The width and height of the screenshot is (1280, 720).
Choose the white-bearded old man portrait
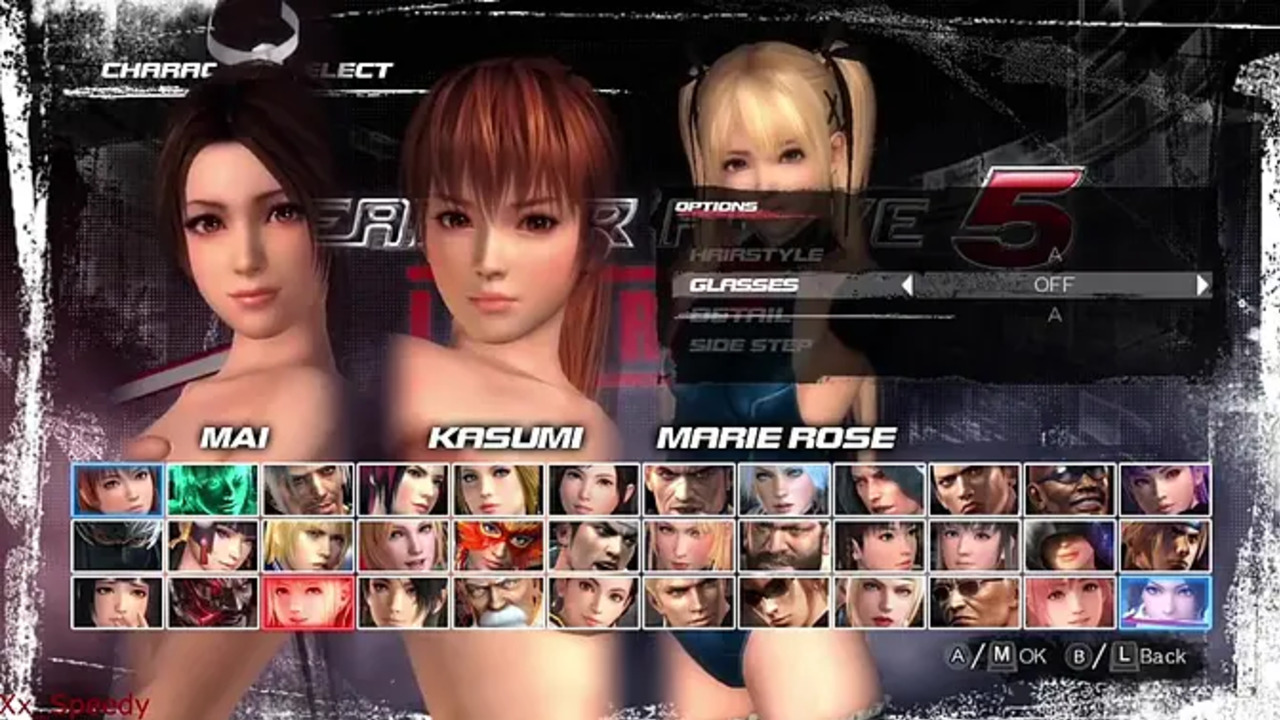point(499,602)
